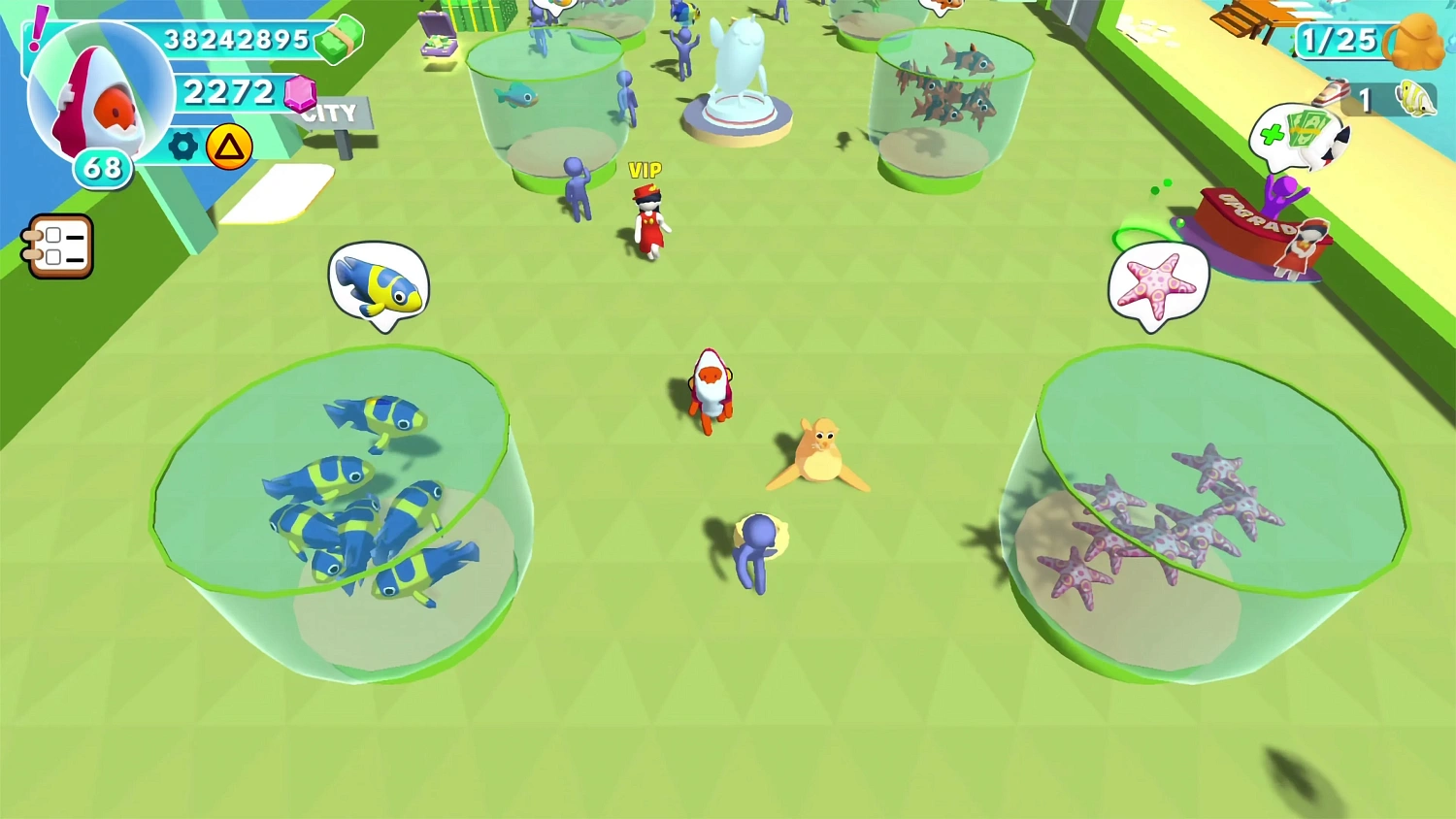Viewport: 1456px width, 819px height.
Task: Open the 1/25 capacity counter panel
Action: (x=1340, y=41)
